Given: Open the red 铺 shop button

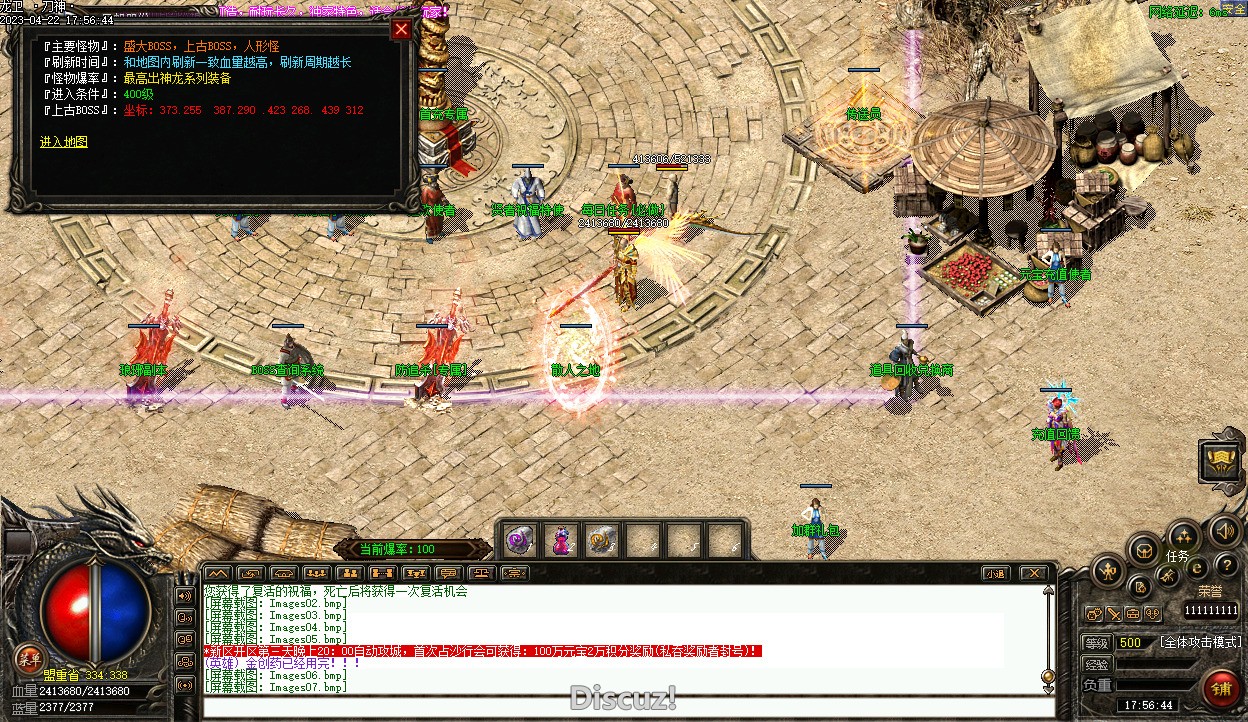Looking at the screenshot, I should pyautogui.click(x=1221, y=688).
